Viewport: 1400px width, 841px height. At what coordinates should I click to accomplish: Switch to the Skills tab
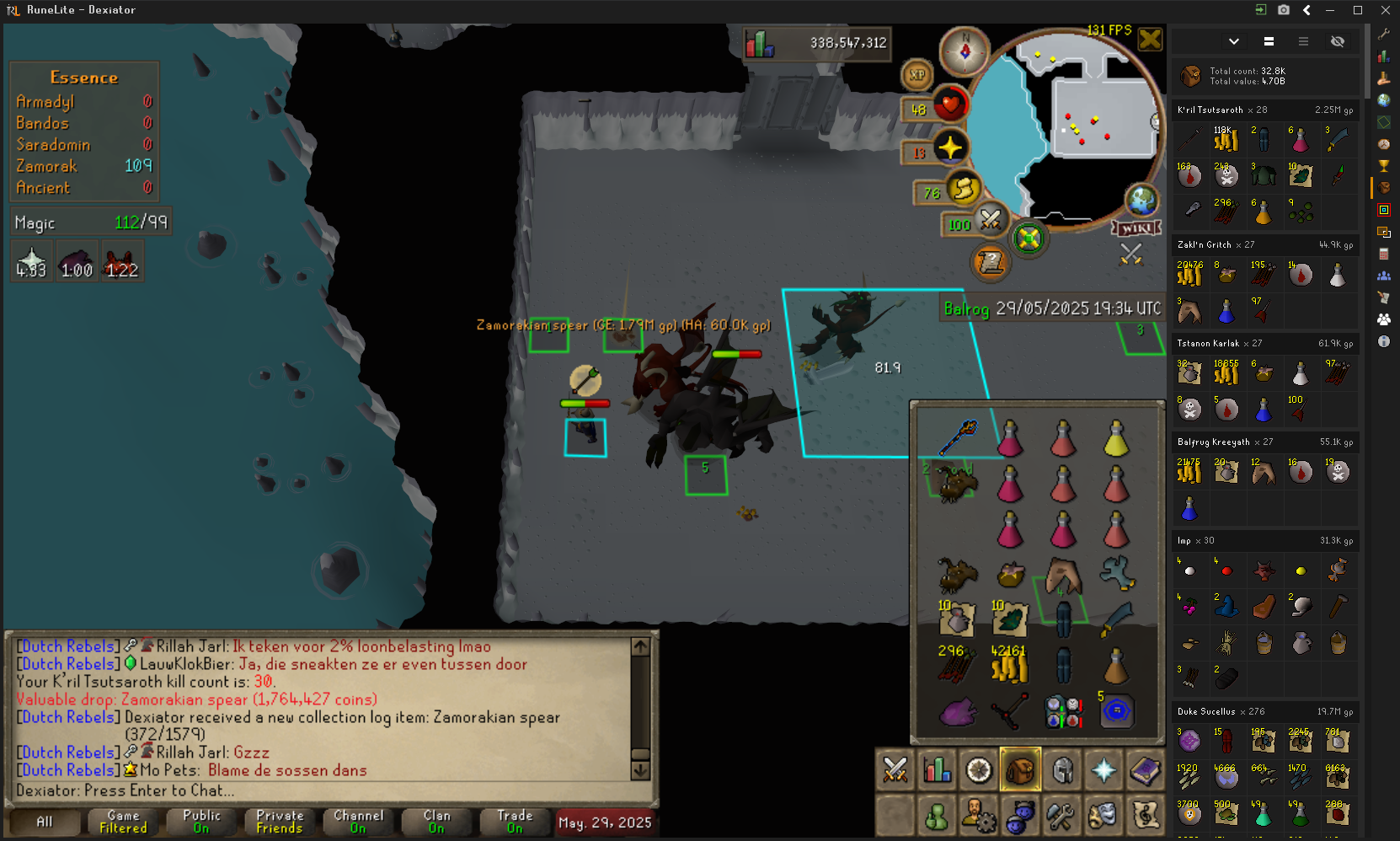pyautogui.click(x=937, y=769)
